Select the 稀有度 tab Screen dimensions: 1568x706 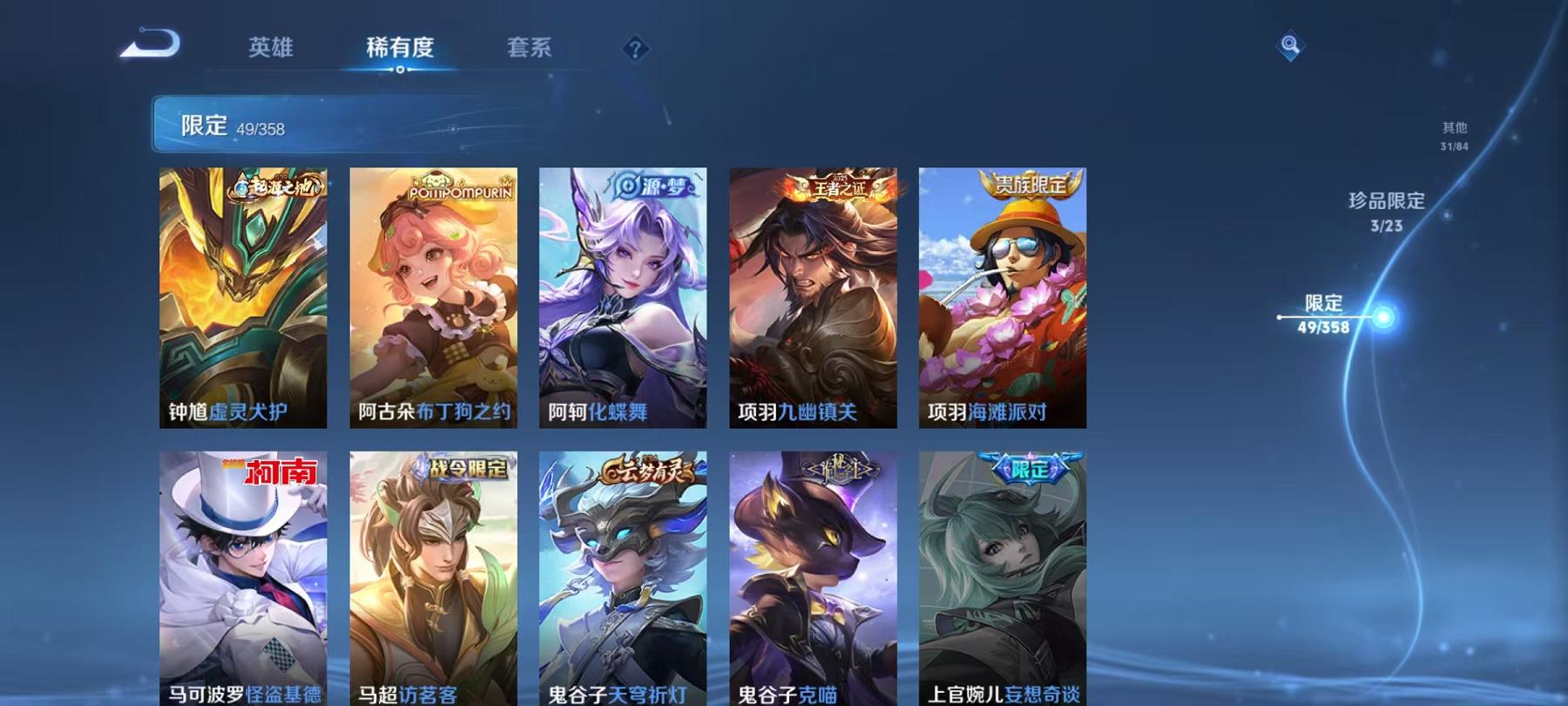click(x=400, y=49)
